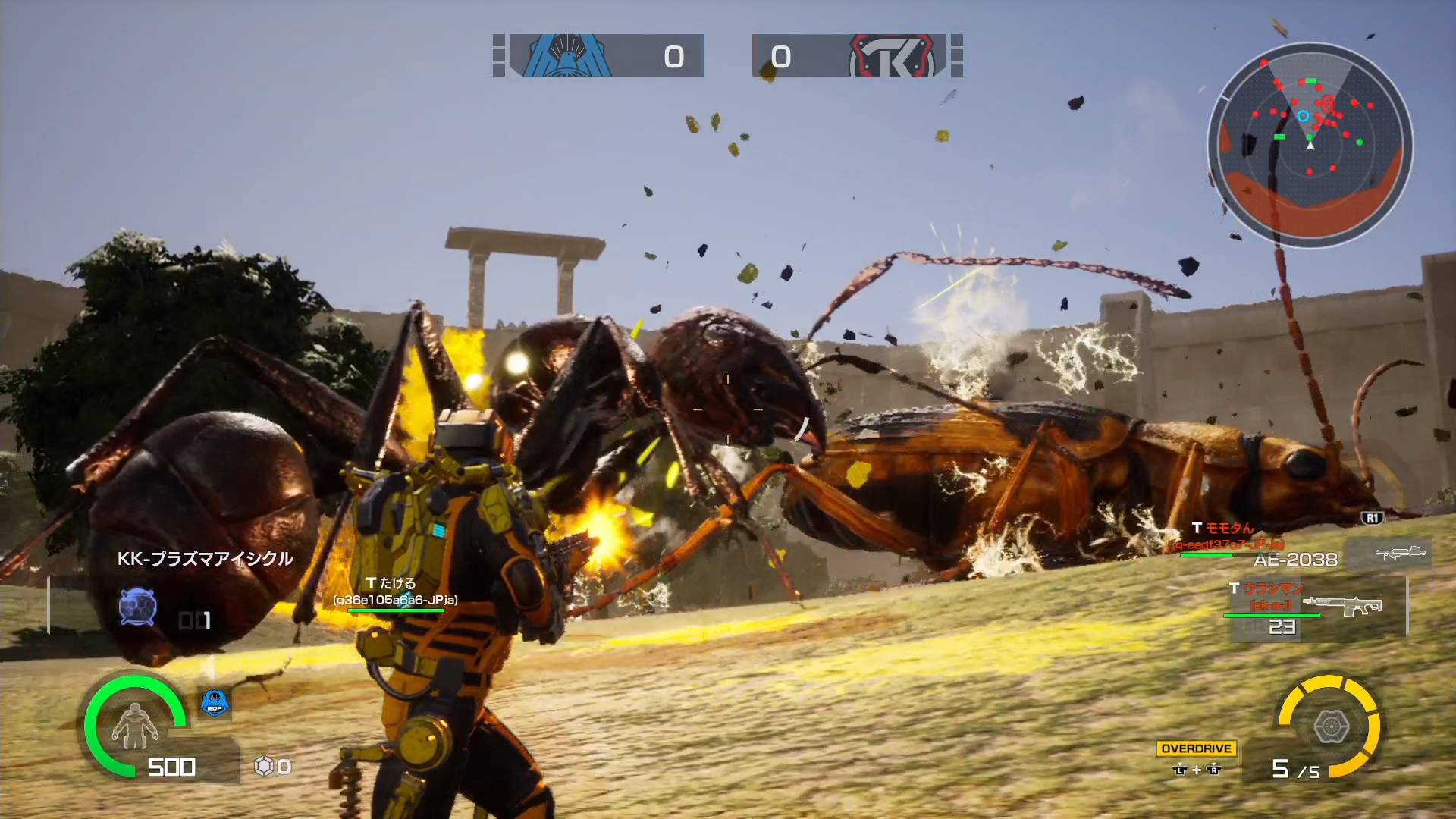Image resolution: width=1456 pixels, height=819 pixels.
Task: Click the soldier armor status gauge
Action: [134, 724]
